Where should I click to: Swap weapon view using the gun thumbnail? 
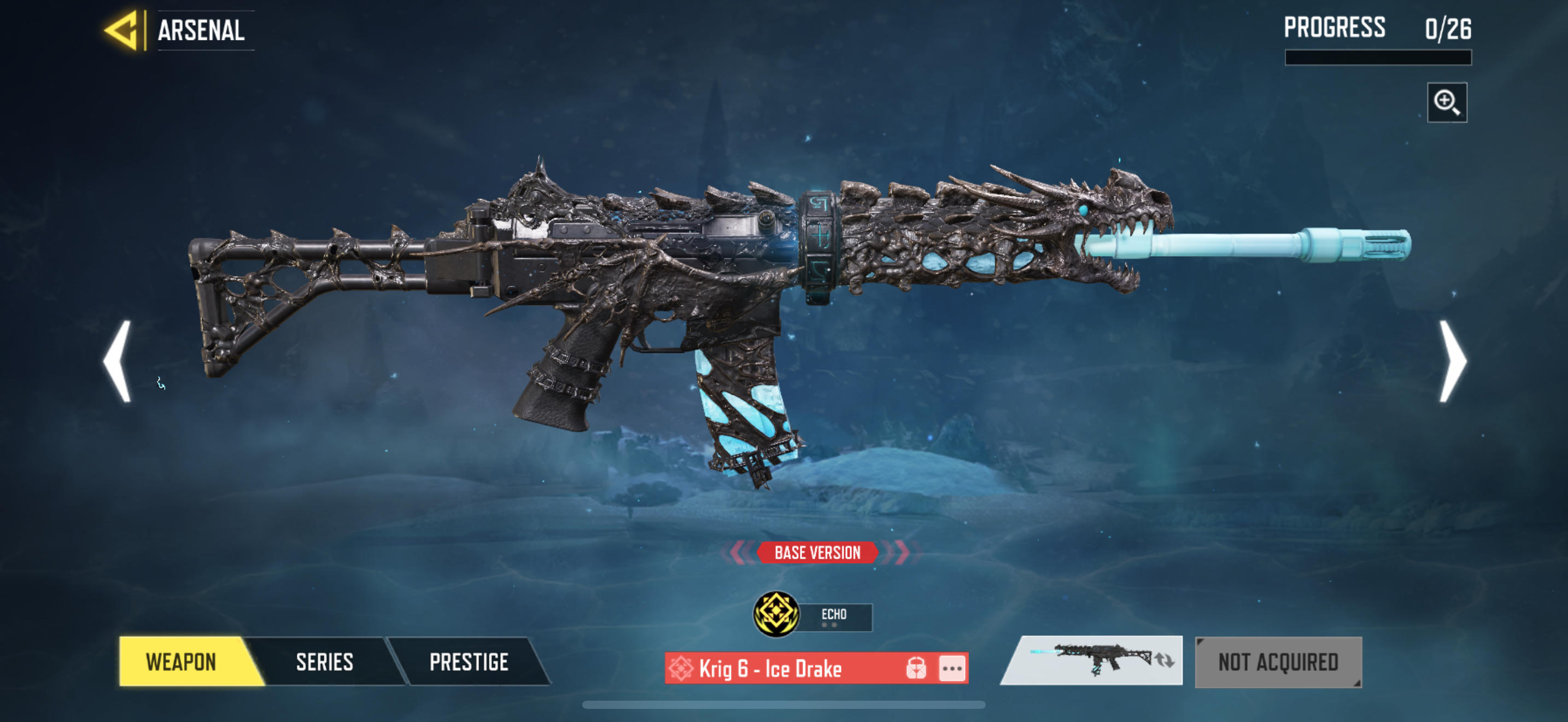(x=1092, y=661)
